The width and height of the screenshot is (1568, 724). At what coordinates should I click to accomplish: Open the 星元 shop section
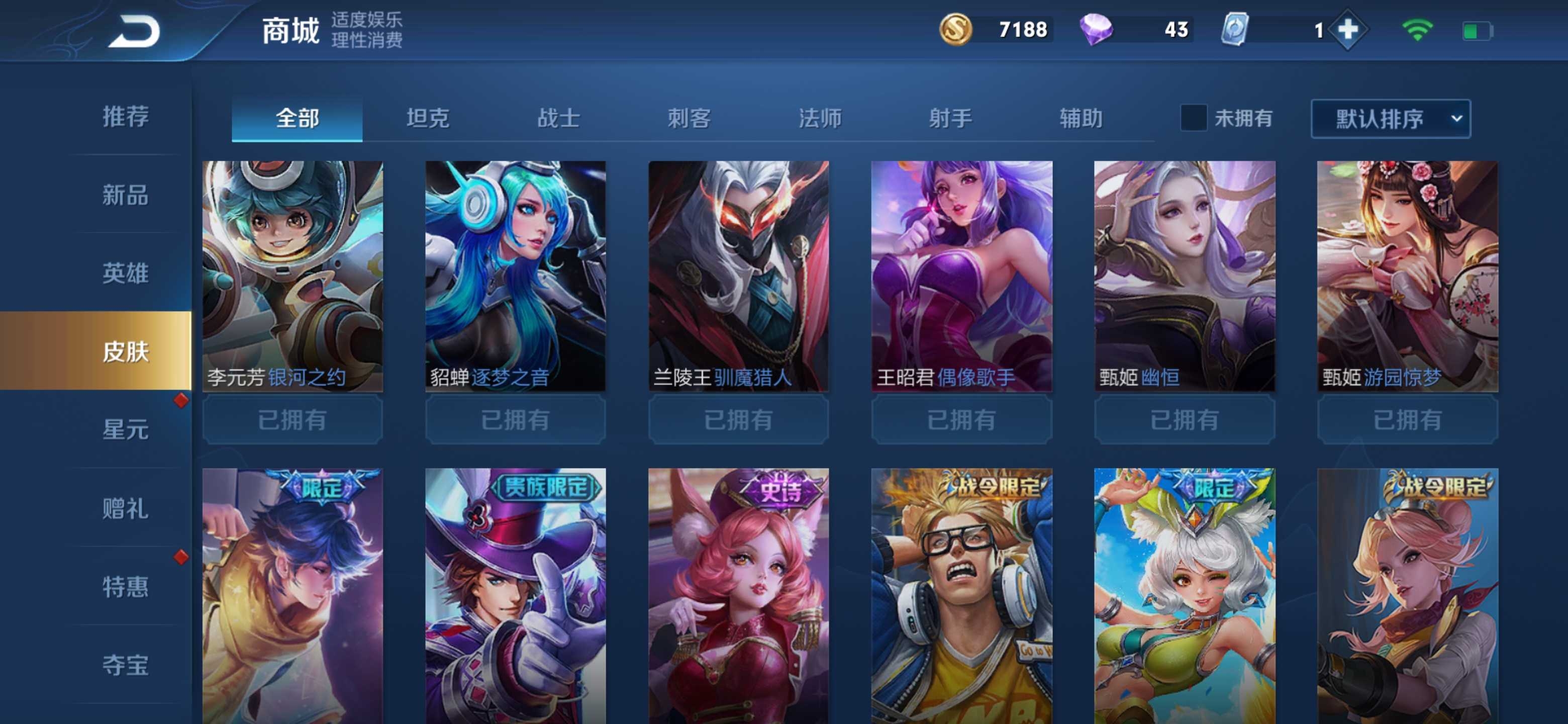click(126, 429)
